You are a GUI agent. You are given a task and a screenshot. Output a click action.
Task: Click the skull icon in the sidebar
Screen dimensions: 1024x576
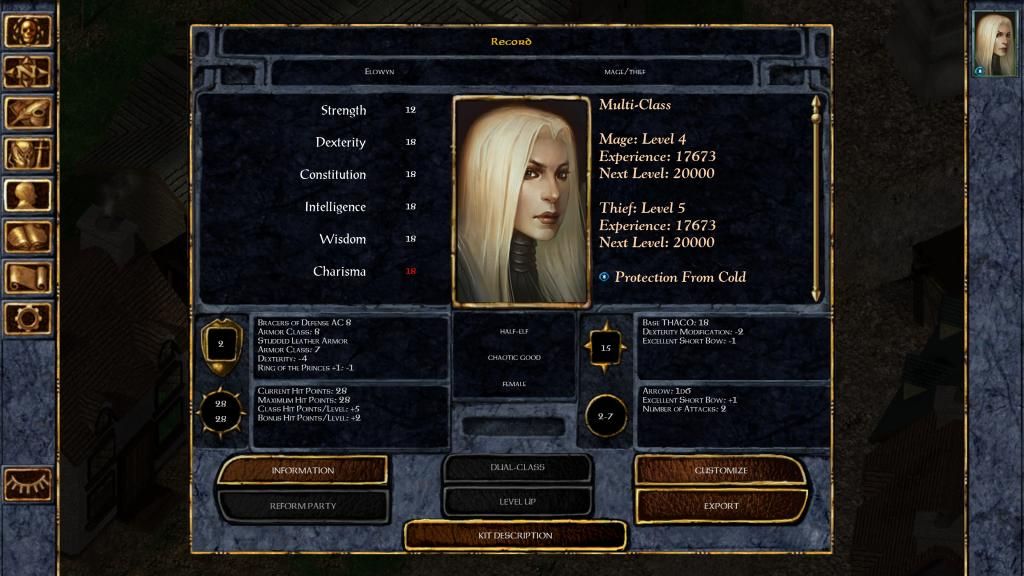pos(28,31)
